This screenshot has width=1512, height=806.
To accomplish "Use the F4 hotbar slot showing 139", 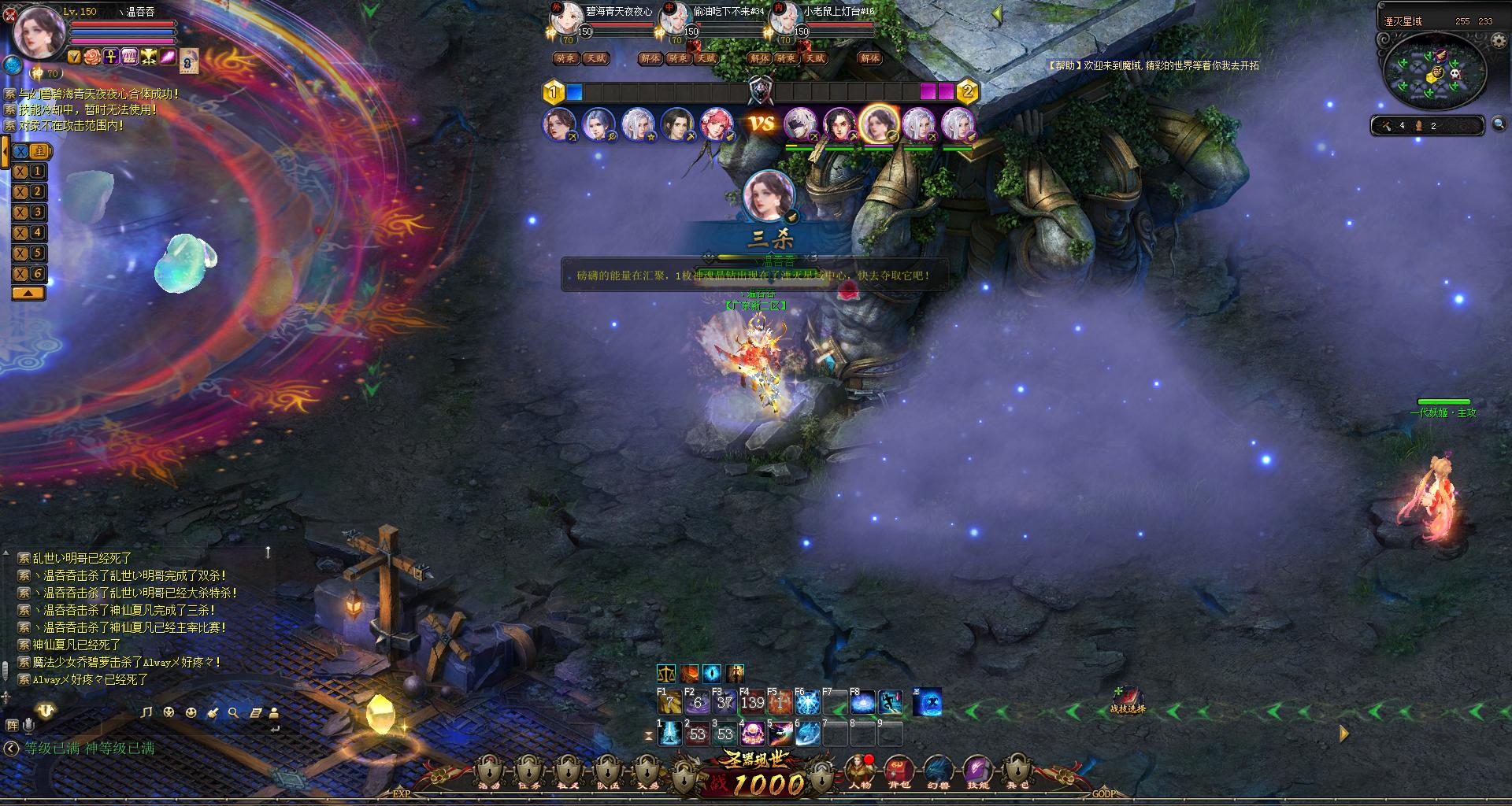I will [752, 702].
